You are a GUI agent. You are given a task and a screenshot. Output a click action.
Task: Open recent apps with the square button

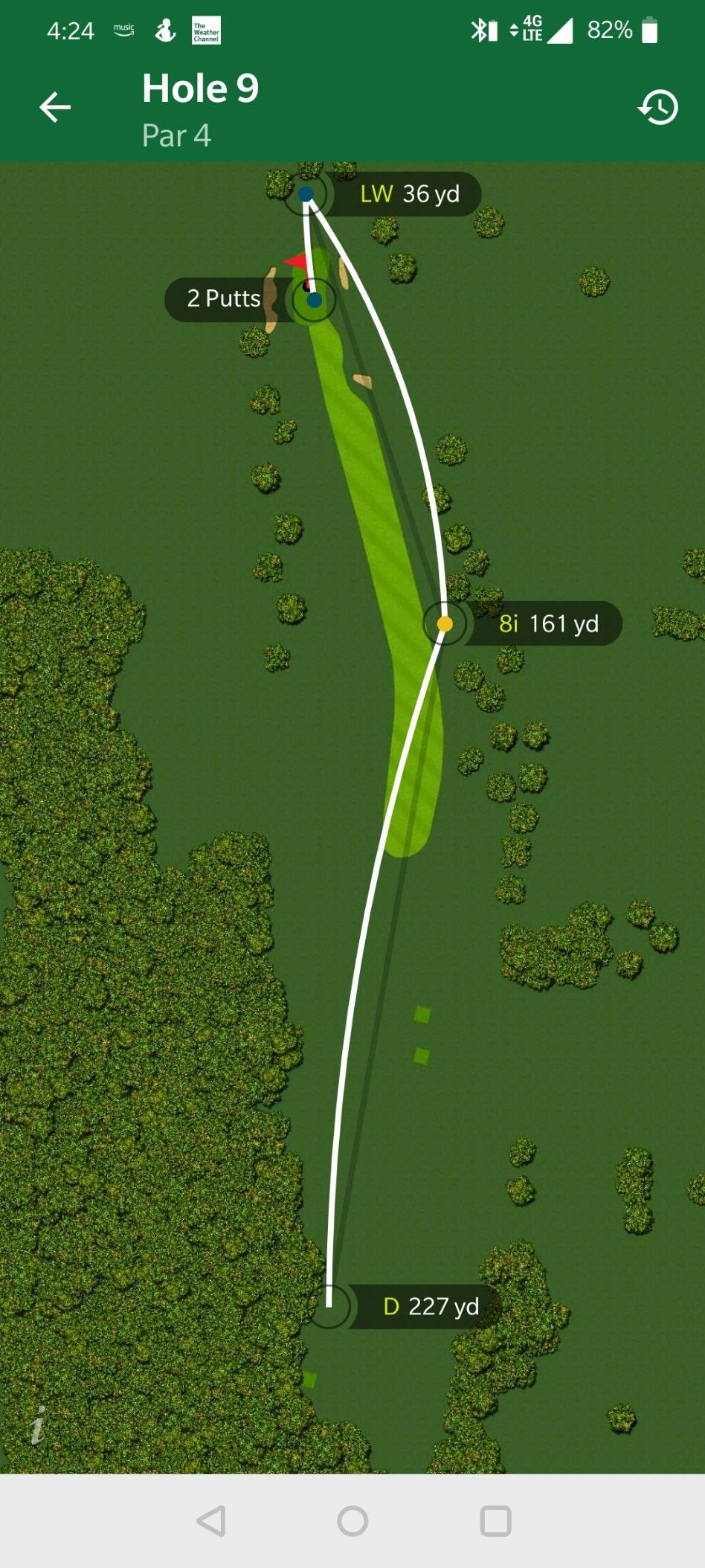(495, 1521)
